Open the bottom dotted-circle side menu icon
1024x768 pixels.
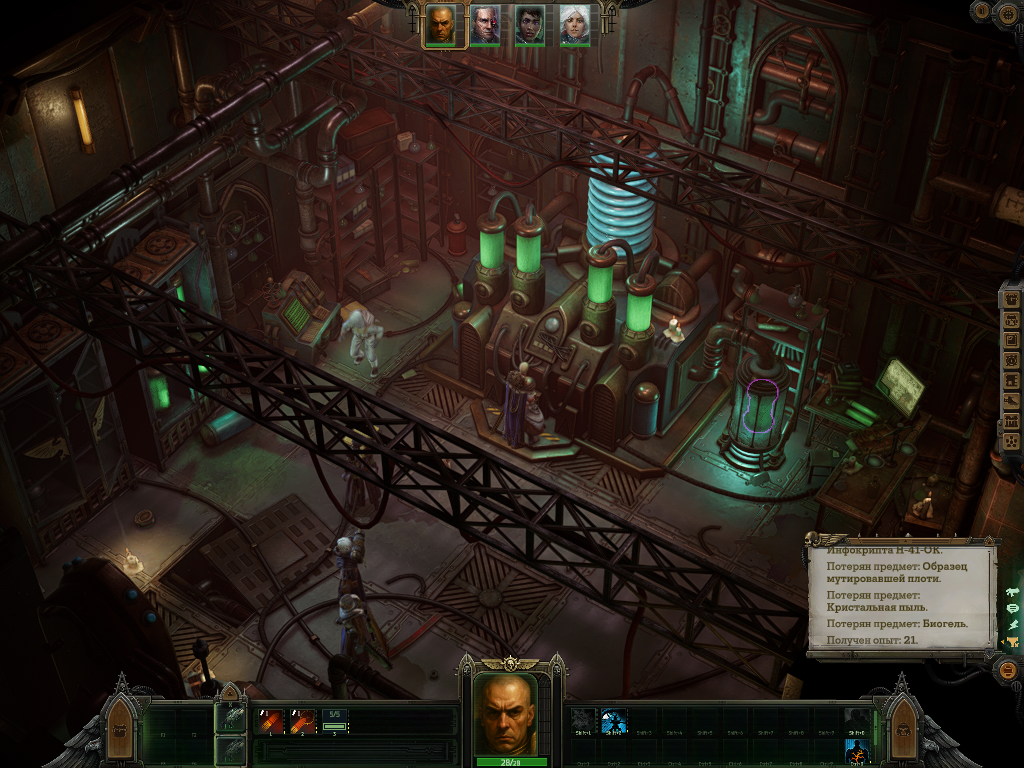pos(1011,440)
